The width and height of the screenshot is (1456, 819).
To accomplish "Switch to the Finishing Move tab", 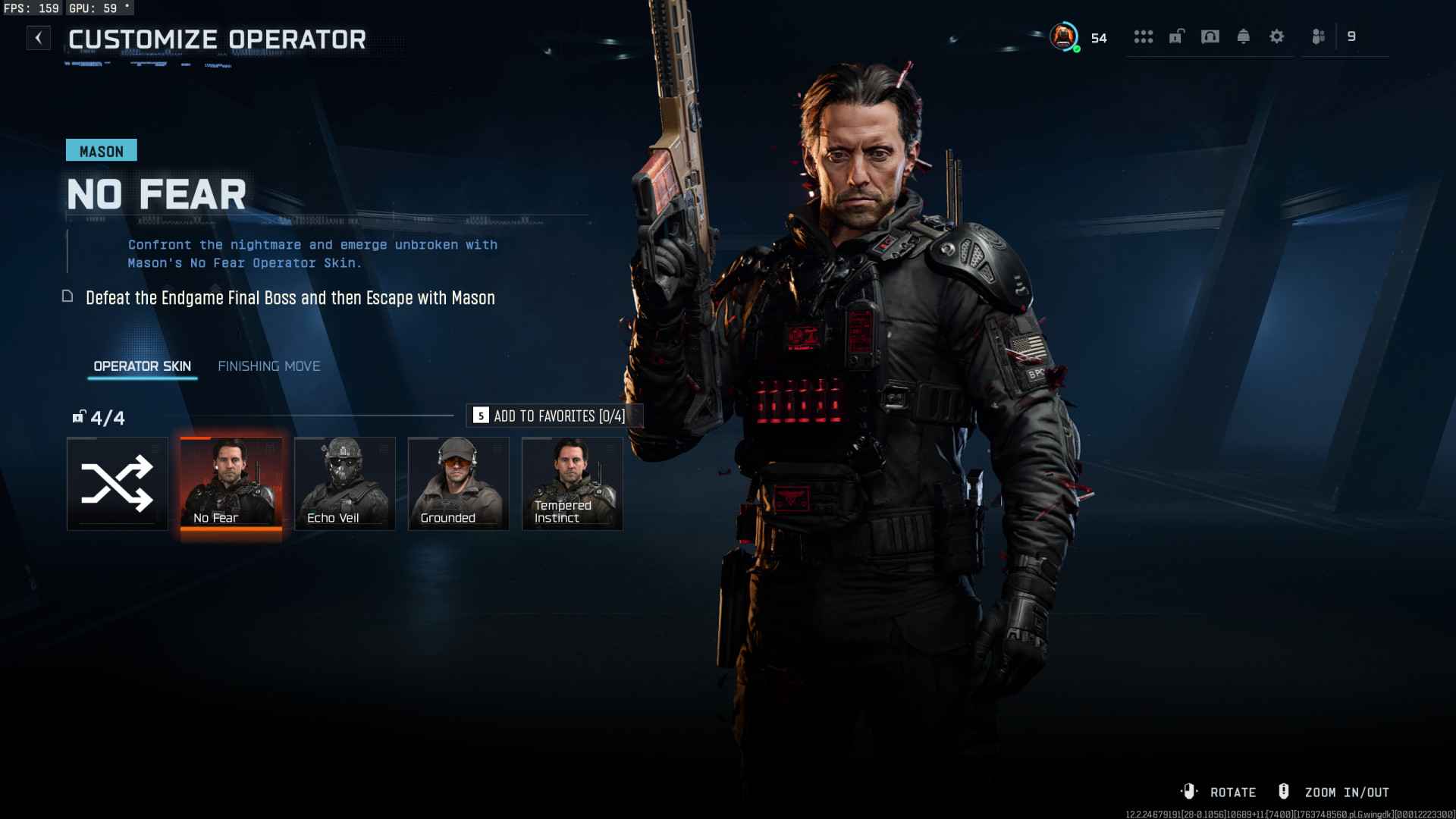I will pos(268,366).
